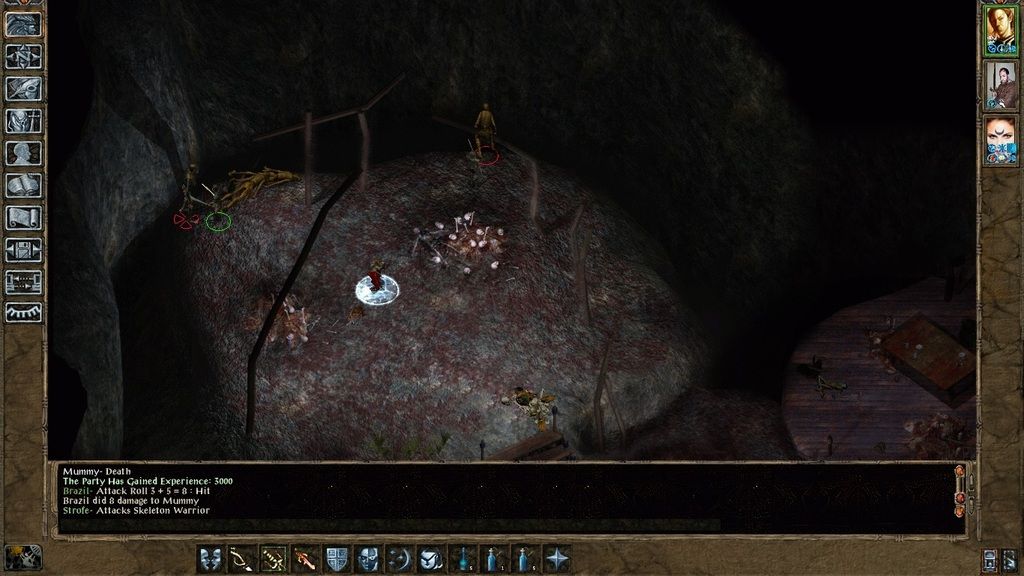Open the inventory armor button
This screenshot has height=576, width=1024.
click(23, 121)
